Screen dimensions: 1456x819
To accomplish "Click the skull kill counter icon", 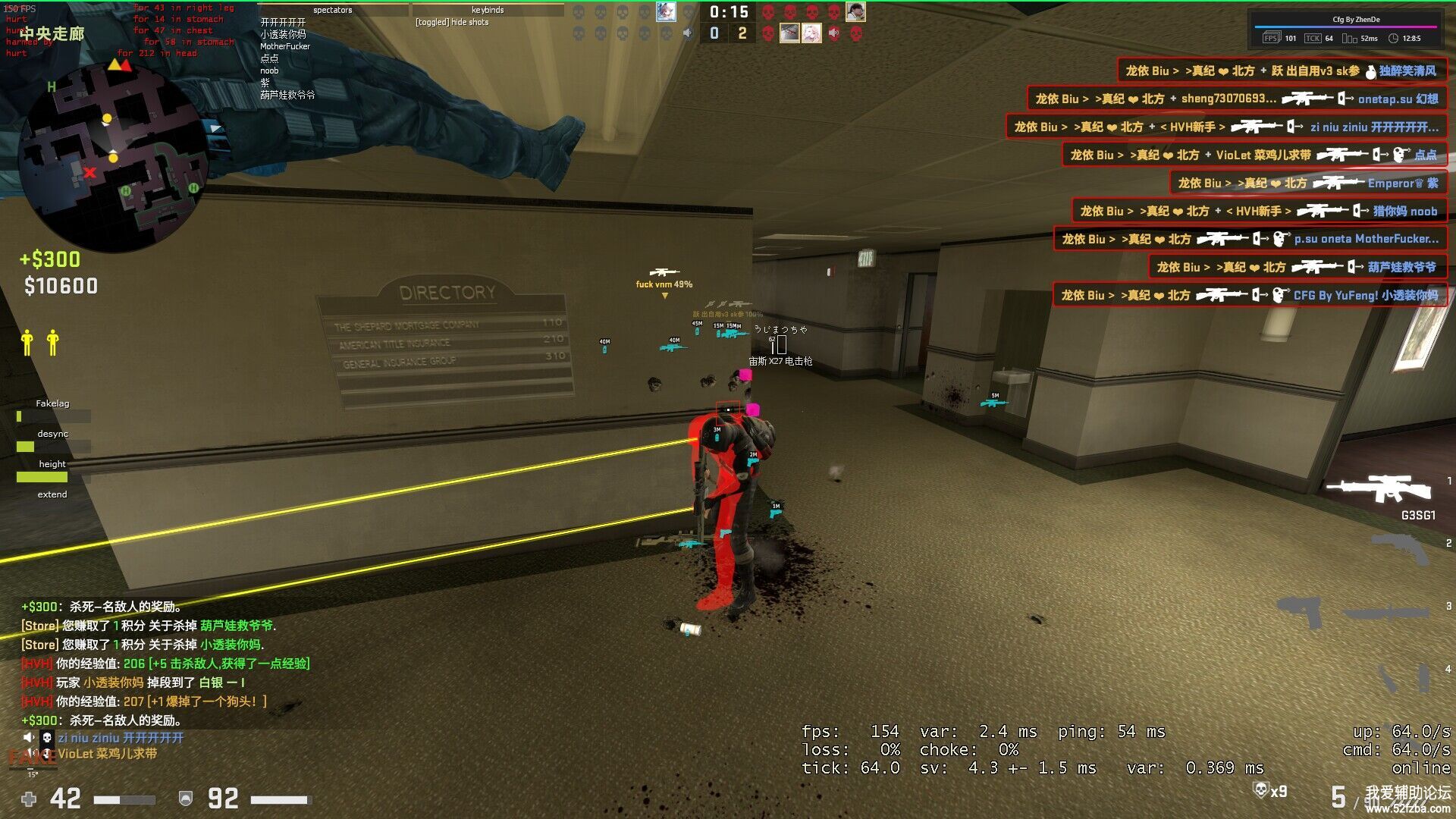I will click(1260, 790).
